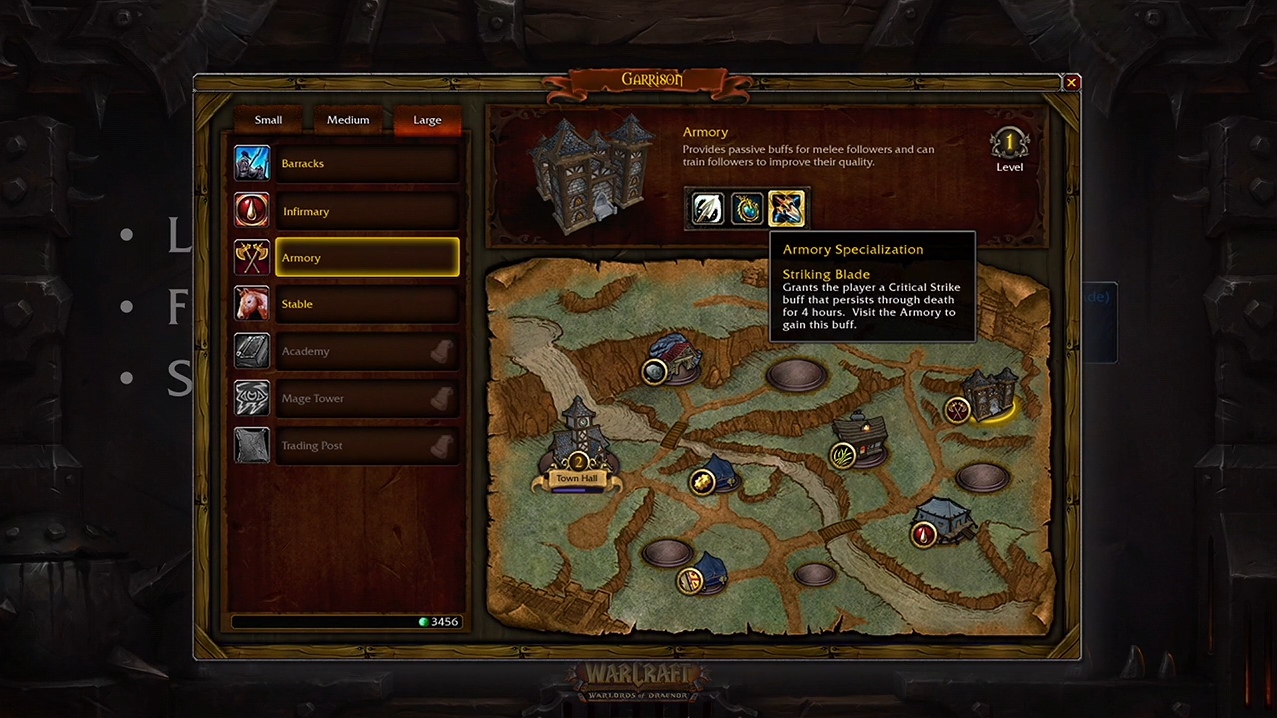Click the red Infirmary marker on the map
Screen dimensions: 1277x718
click(x=923, y=535)
